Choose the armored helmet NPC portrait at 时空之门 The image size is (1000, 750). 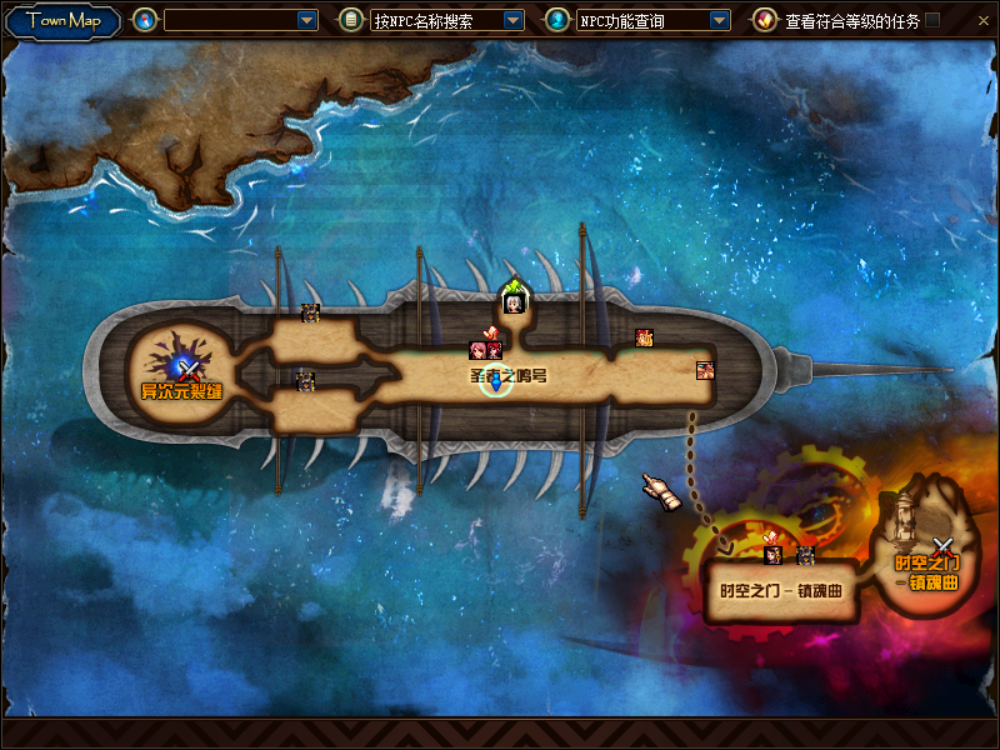point(805,555)
